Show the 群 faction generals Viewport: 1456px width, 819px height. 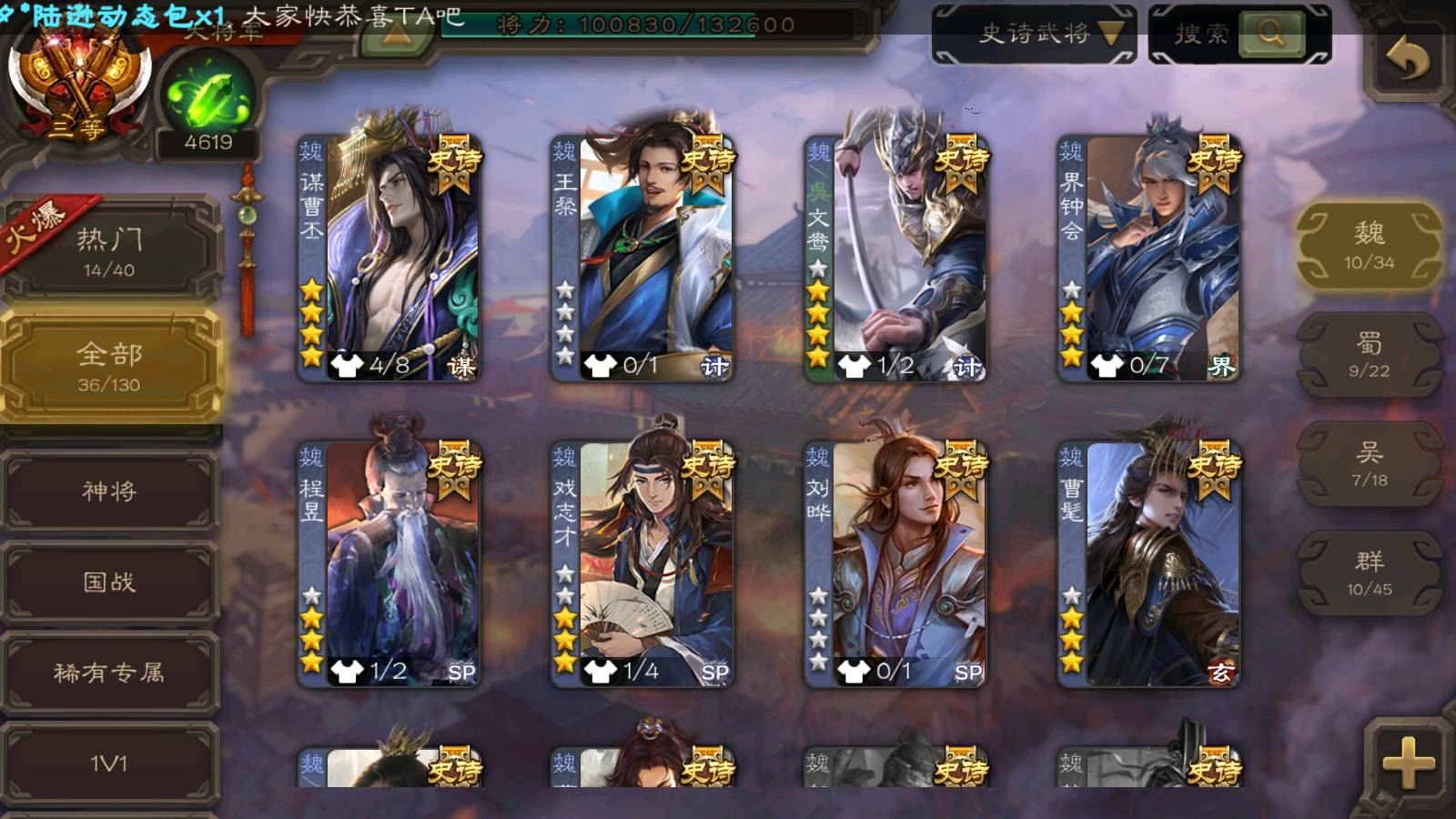[1369, 573]
